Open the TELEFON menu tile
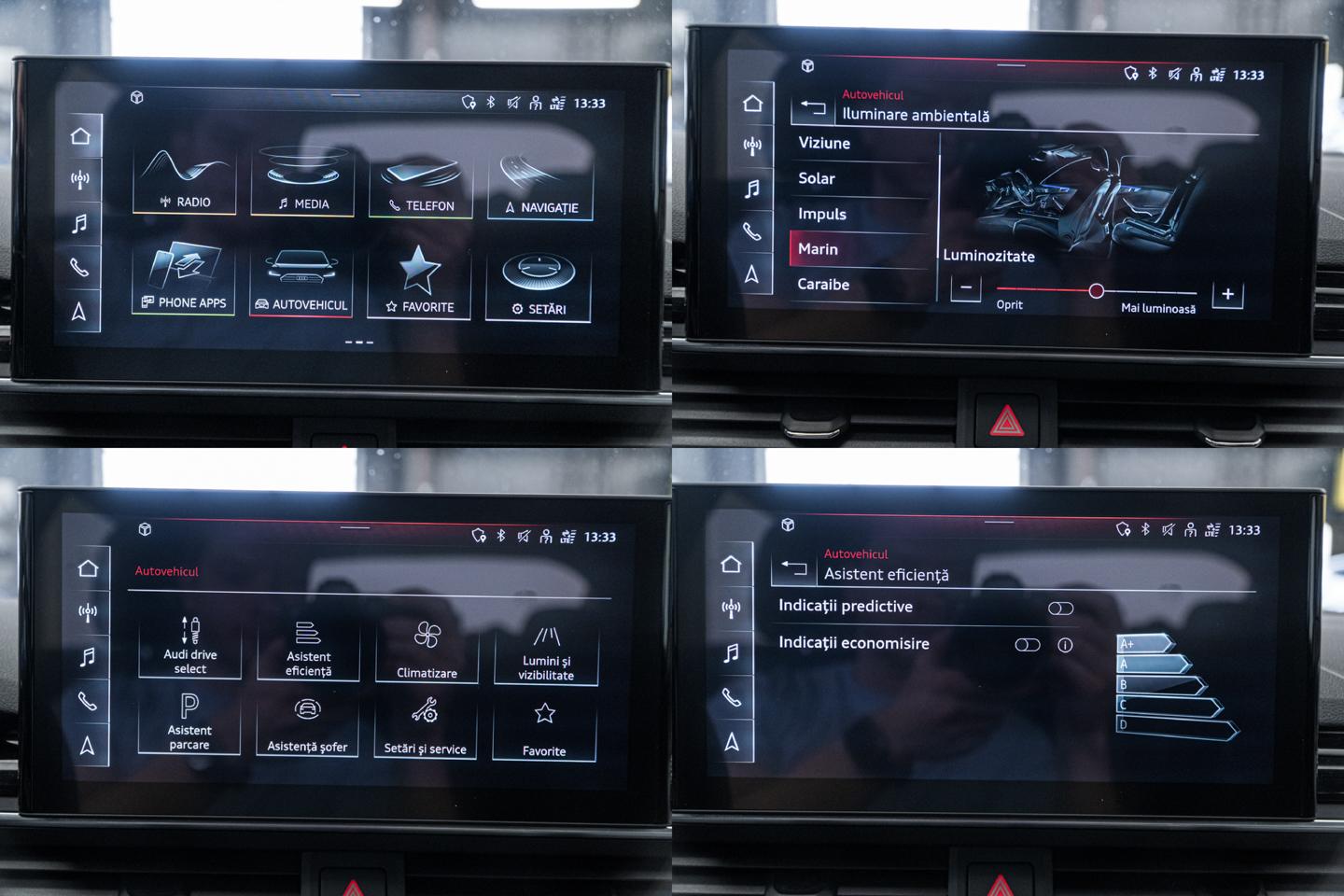The height and width of the screenshot is (896, 1344). (422, 186)
